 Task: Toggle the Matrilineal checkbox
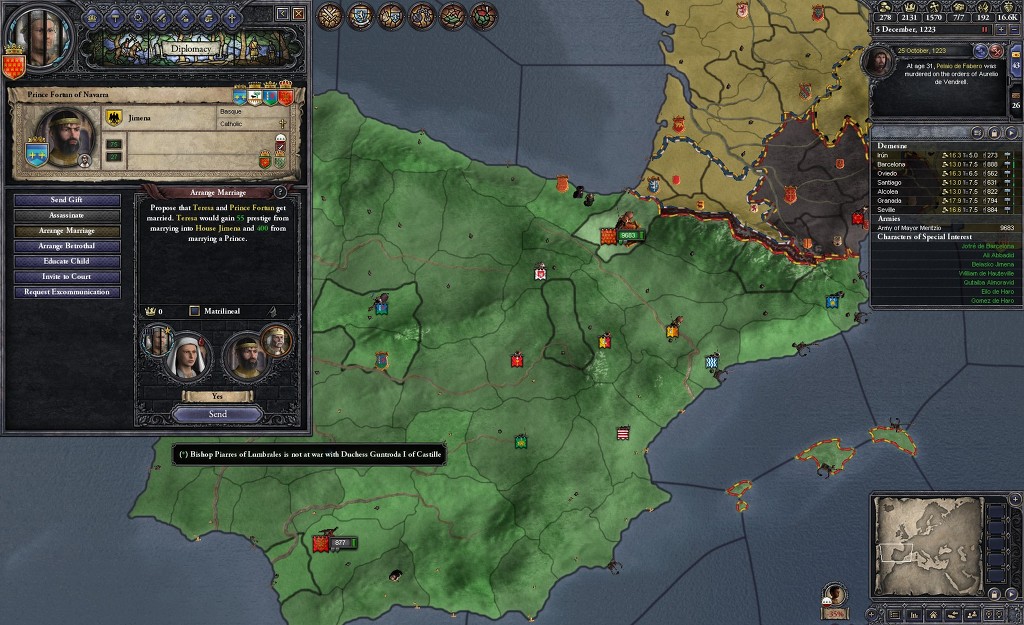[x=195, y=311]
